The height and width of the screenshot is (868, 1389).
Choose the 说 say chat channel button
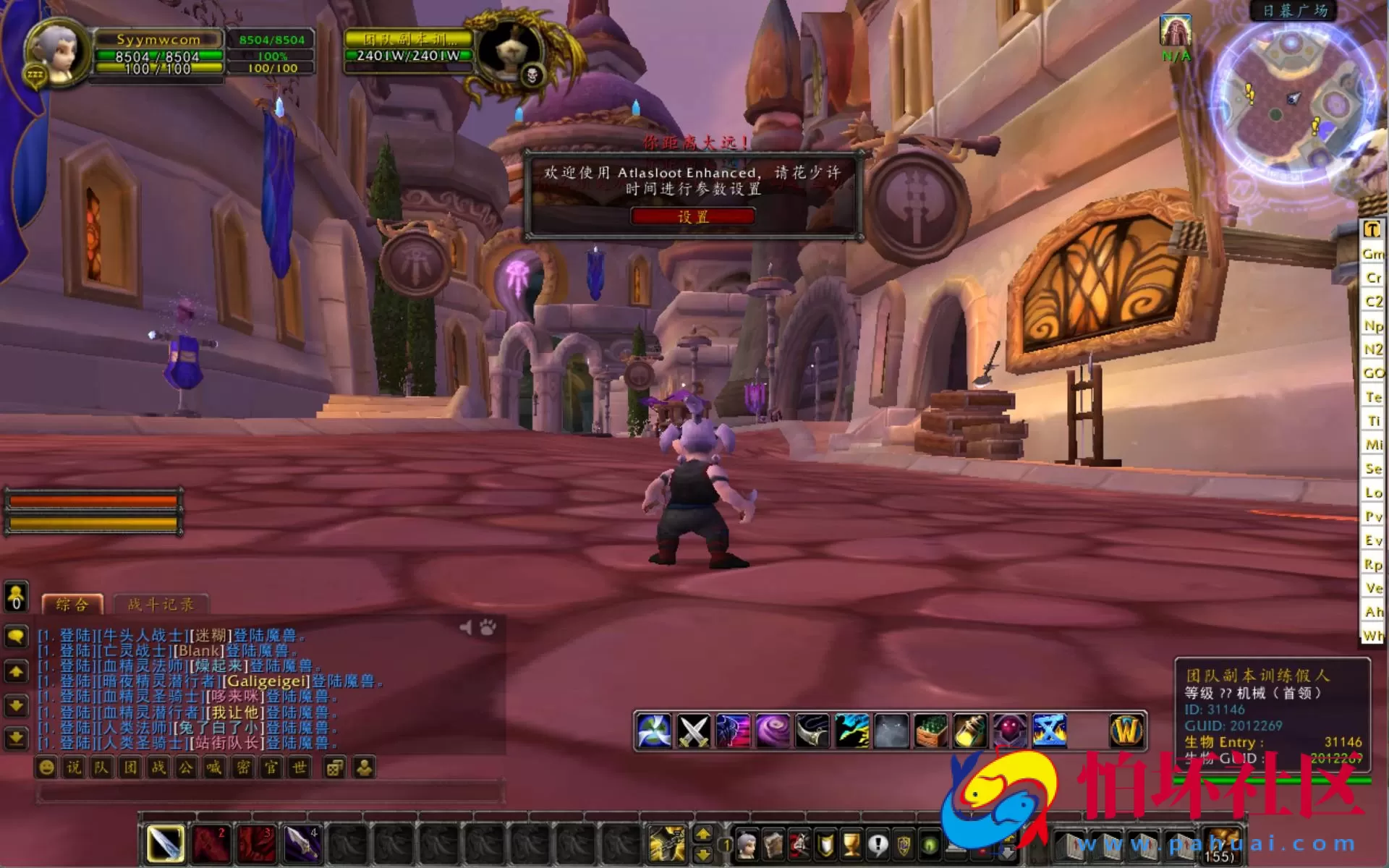point(74,767)
